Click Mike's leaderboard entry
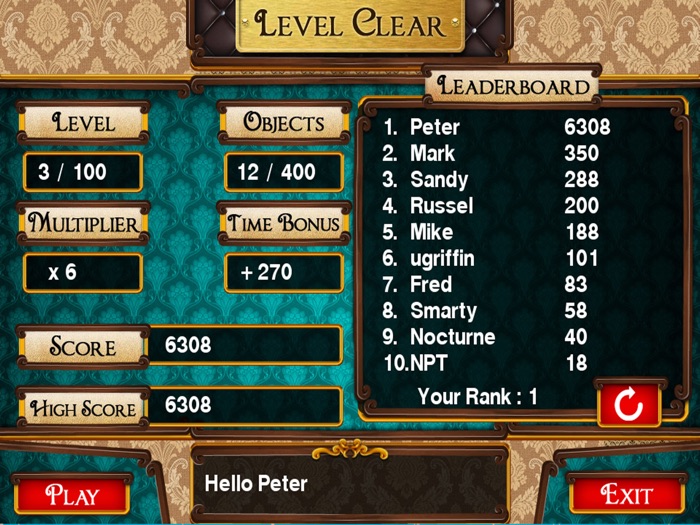 [497, 232]
